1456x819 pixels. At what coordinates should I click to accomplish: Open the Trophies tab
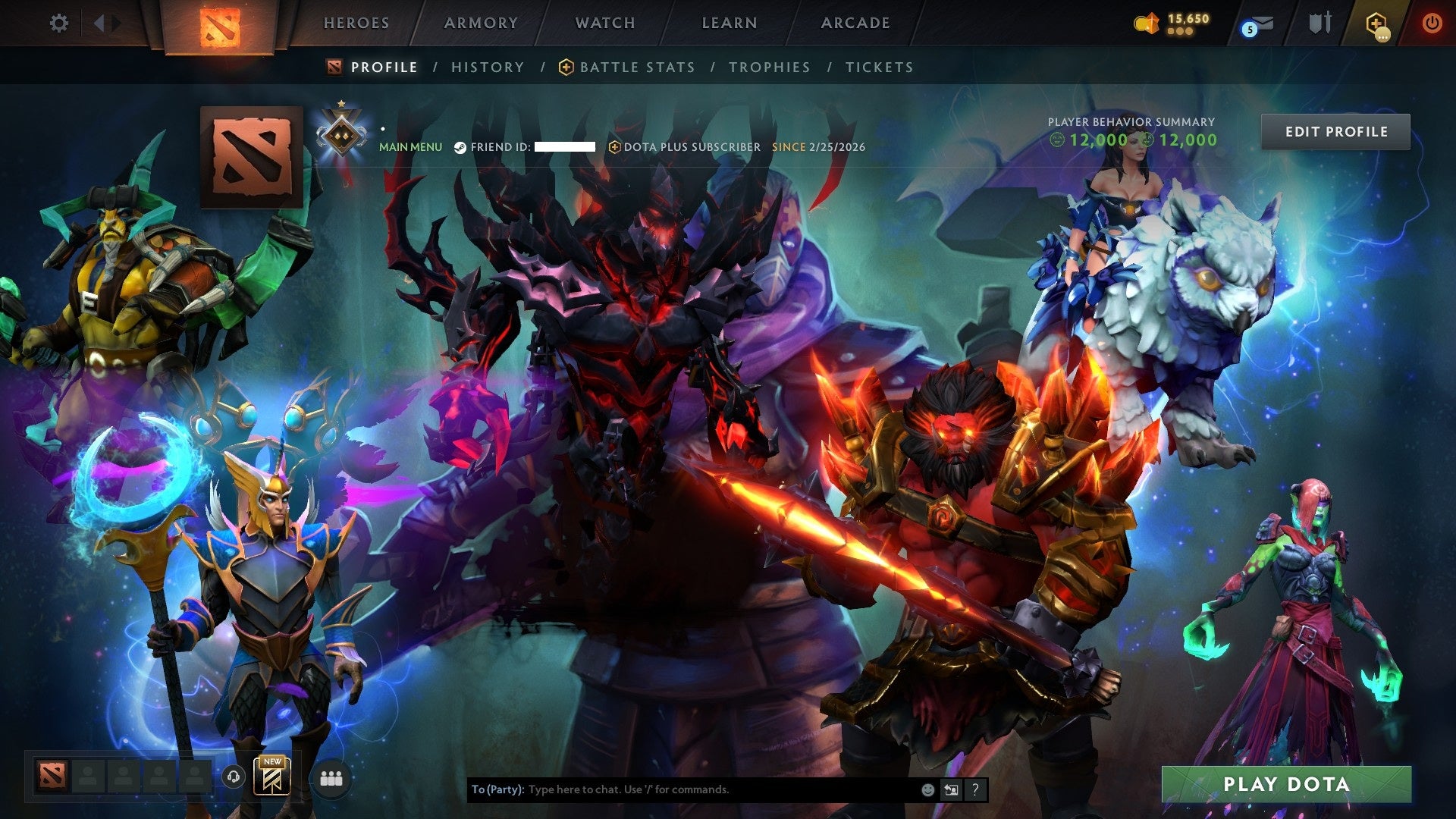pyautogui.click(x=769, y=67)
